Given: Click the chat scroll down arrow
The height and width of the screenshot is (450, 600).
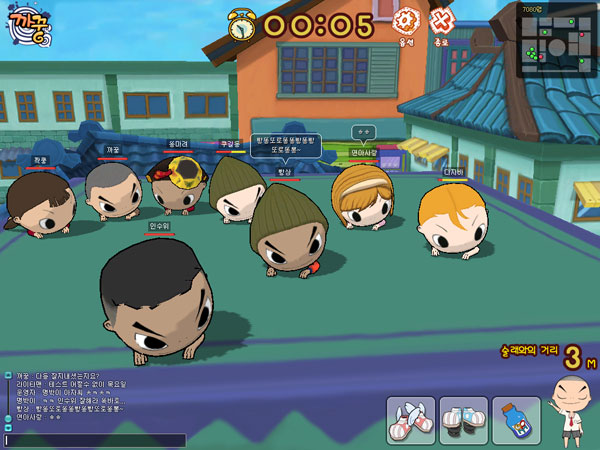Looking at the screenshot, I should [x=7, y=428].
